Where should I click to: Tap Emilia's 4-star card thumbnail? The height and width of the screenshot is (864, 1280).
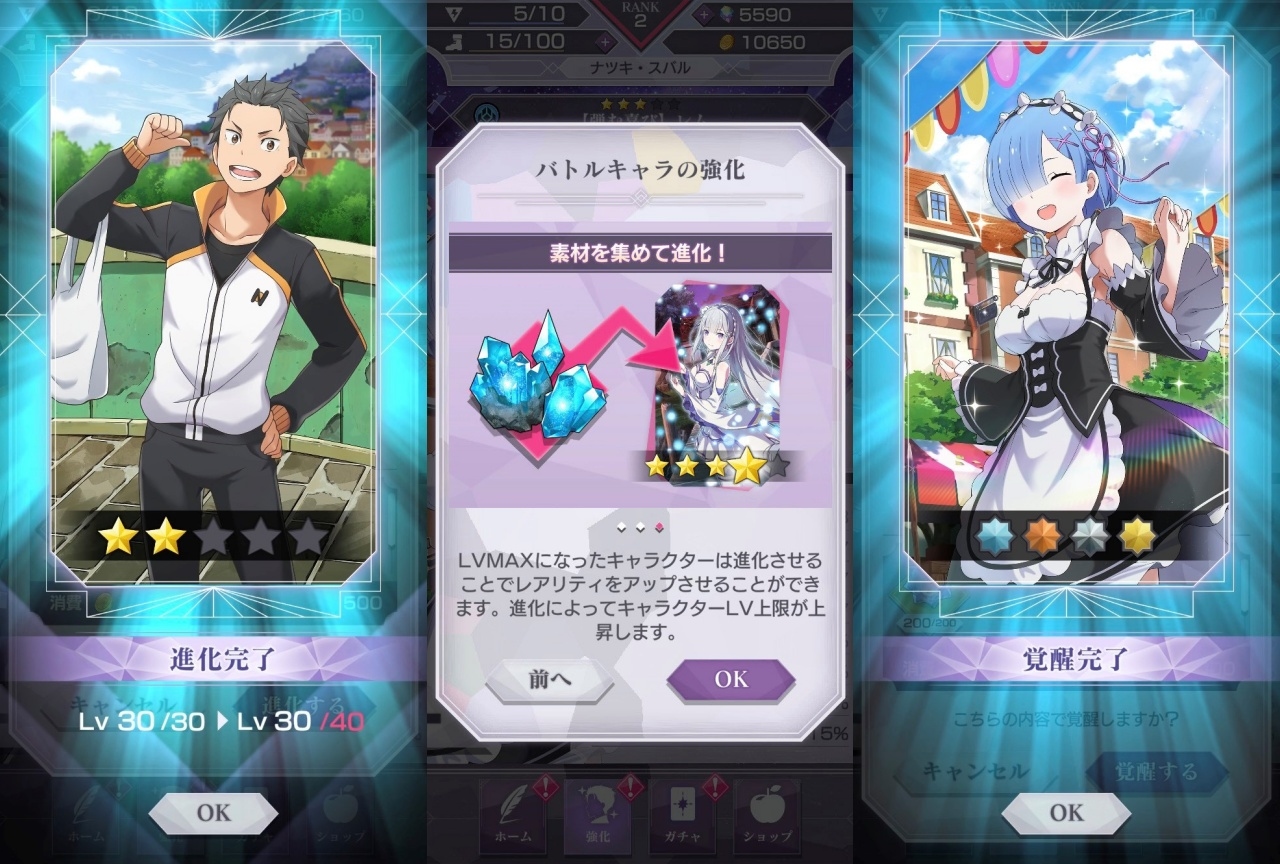pos(723,380)
